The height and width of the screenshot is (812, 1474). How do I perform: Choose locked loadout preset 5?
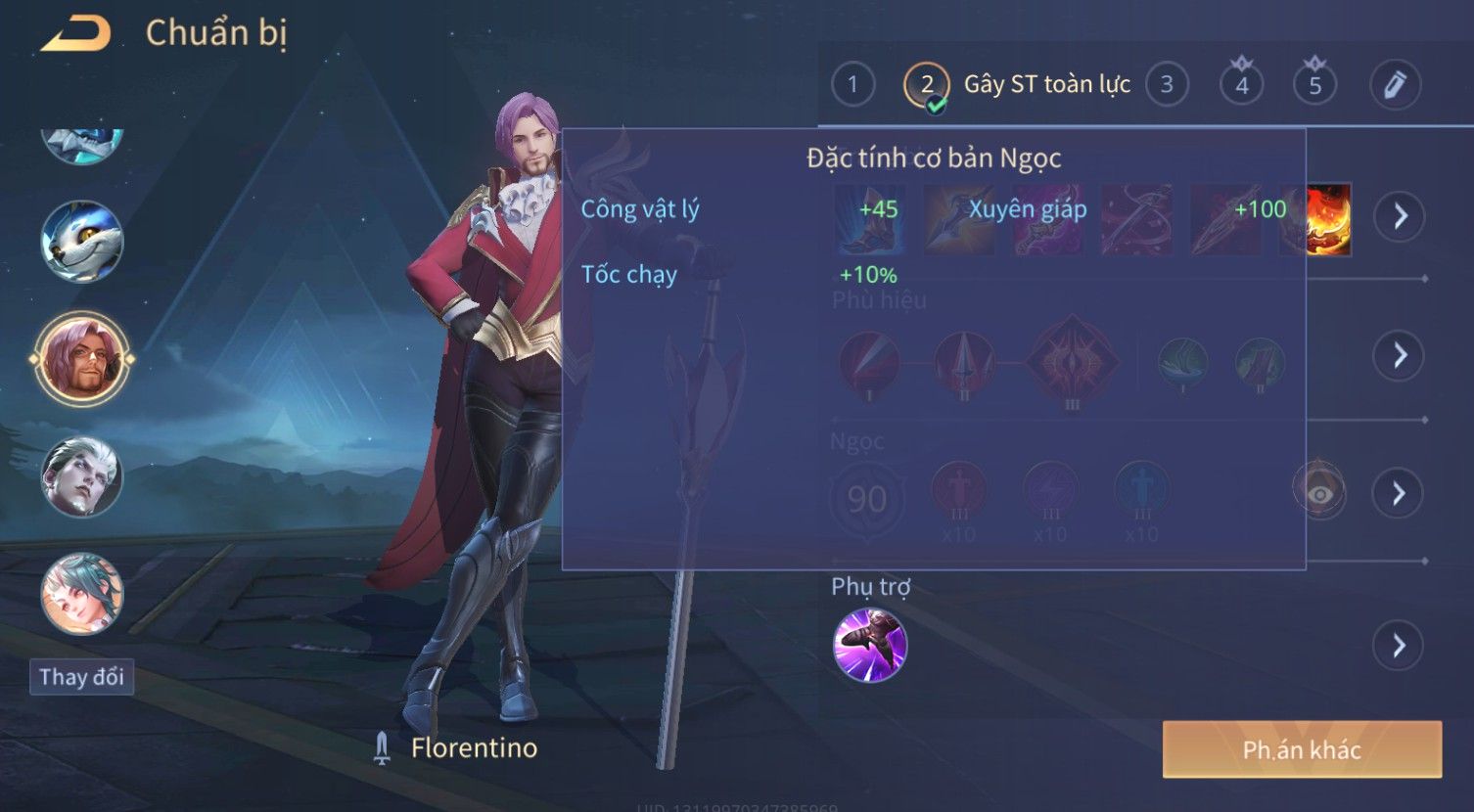coord(1314,85)
